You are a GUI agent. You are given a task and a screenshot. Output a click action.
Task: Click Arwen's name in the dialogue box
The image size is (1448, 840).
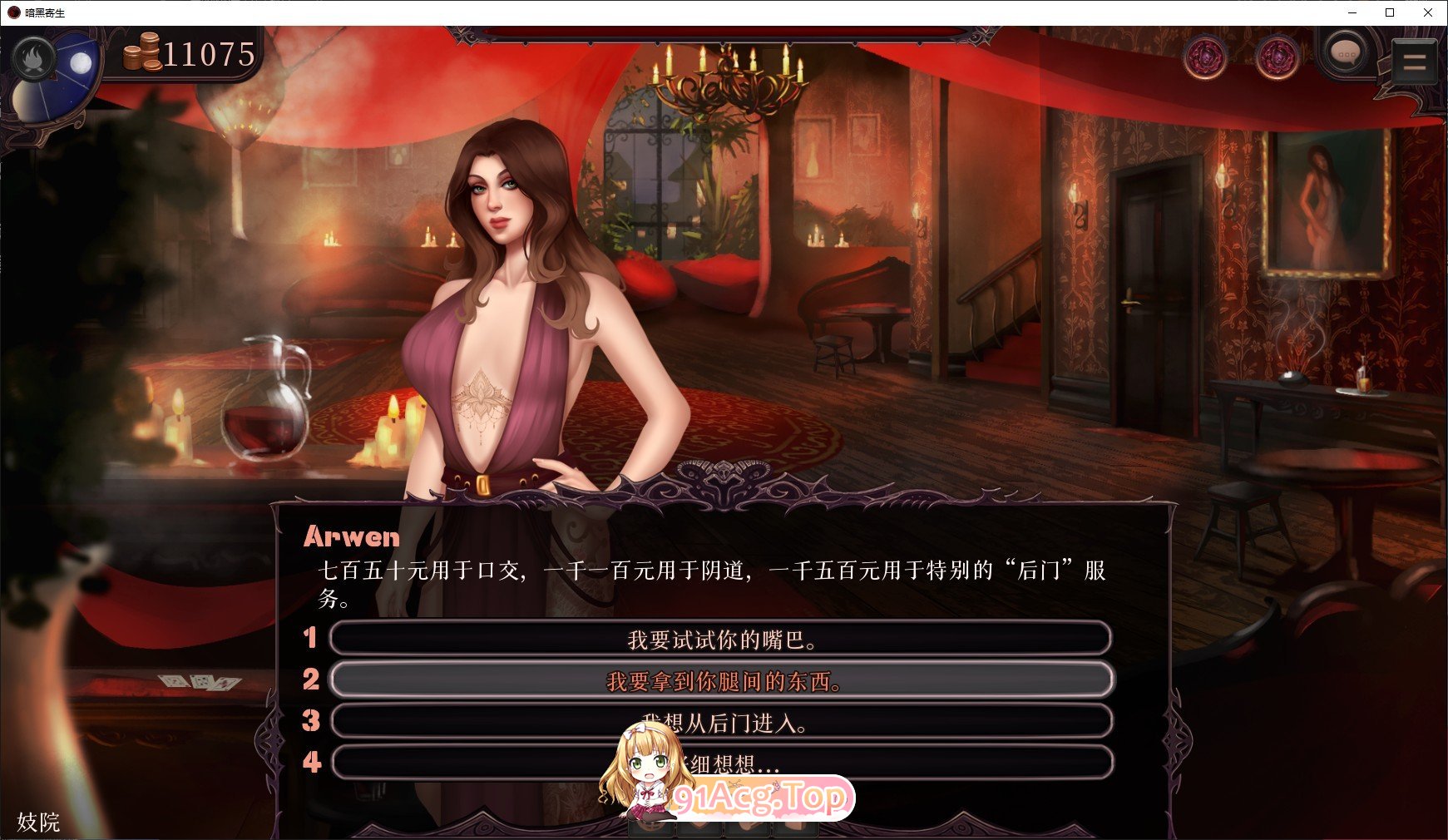352,536
